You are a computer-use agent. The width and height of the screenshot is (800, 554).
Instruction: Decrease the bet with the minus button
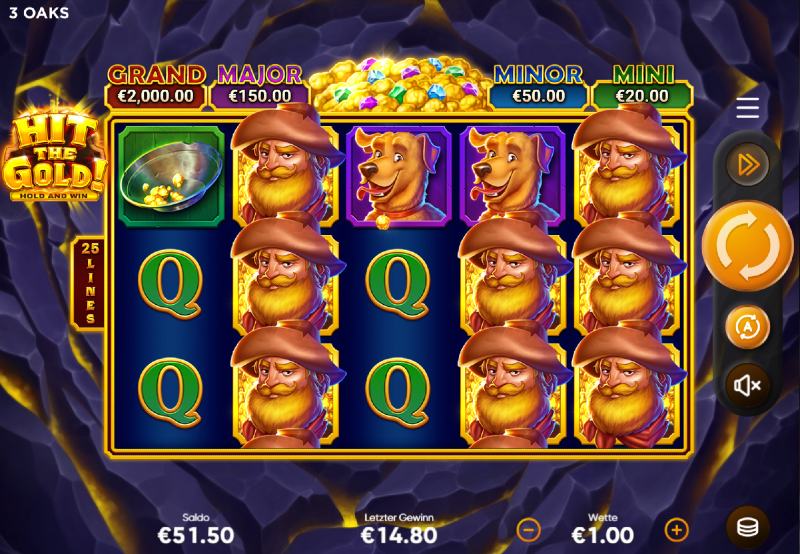pyautogui.click(x=530, y=530)
